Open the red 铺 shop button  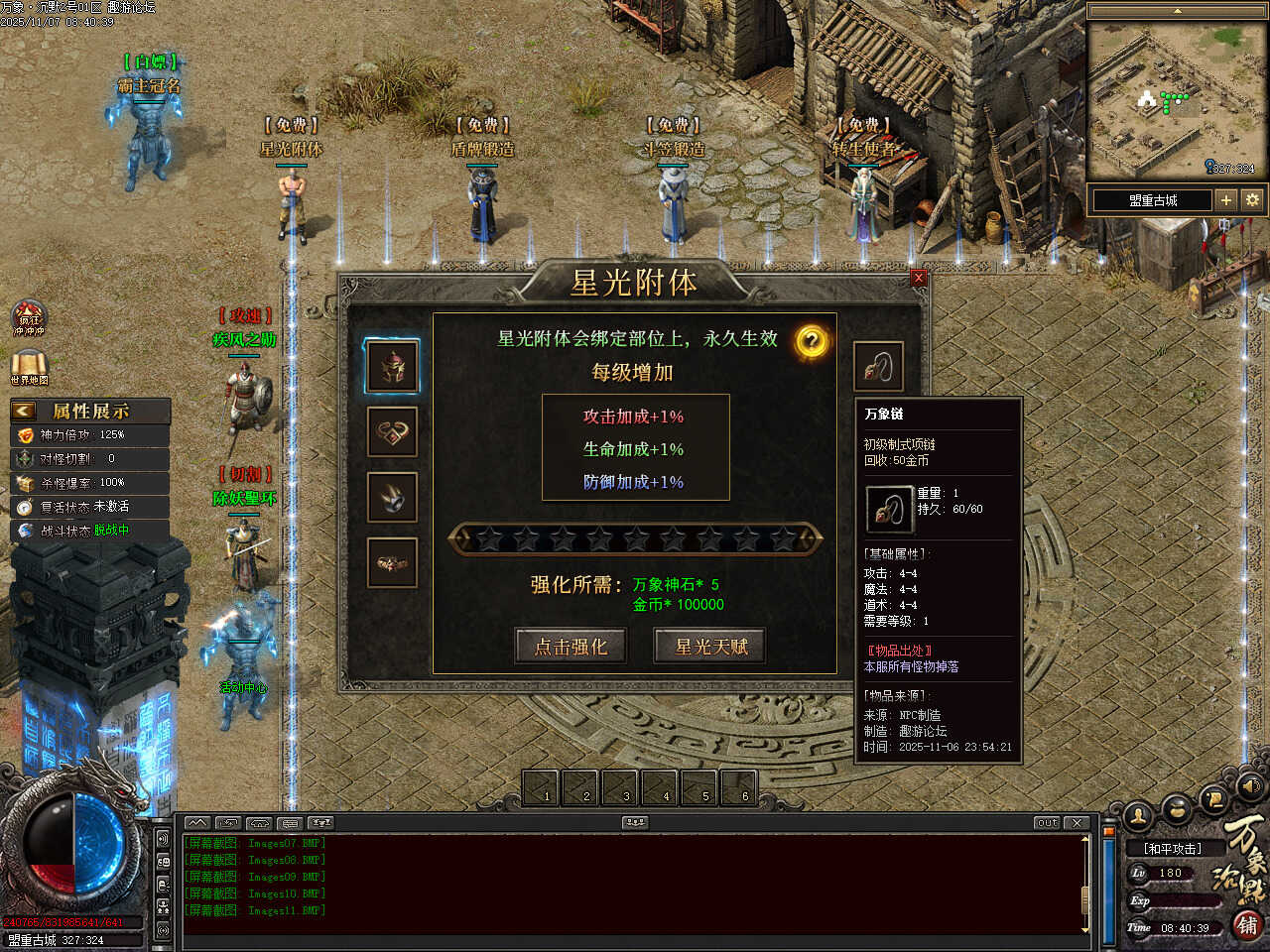pos(1248,926)
